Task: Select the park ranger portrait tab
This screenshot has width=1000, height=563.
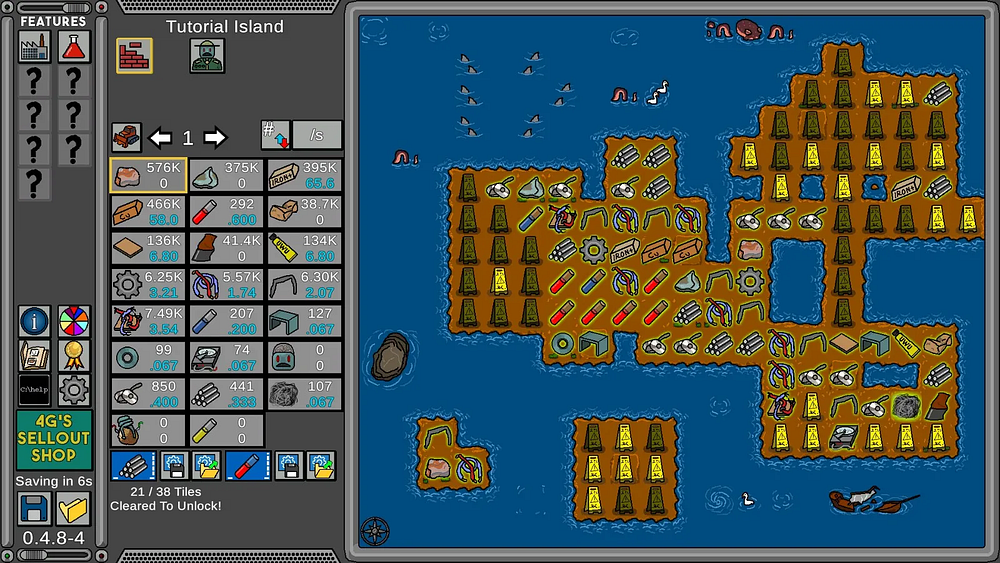Action: (207, 56)
